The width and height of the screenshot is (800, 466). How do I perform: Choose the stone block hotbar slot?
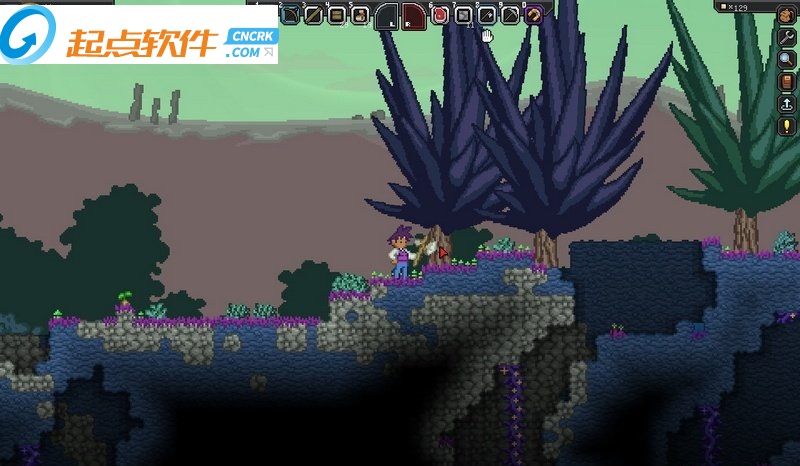tap(463, 14)
